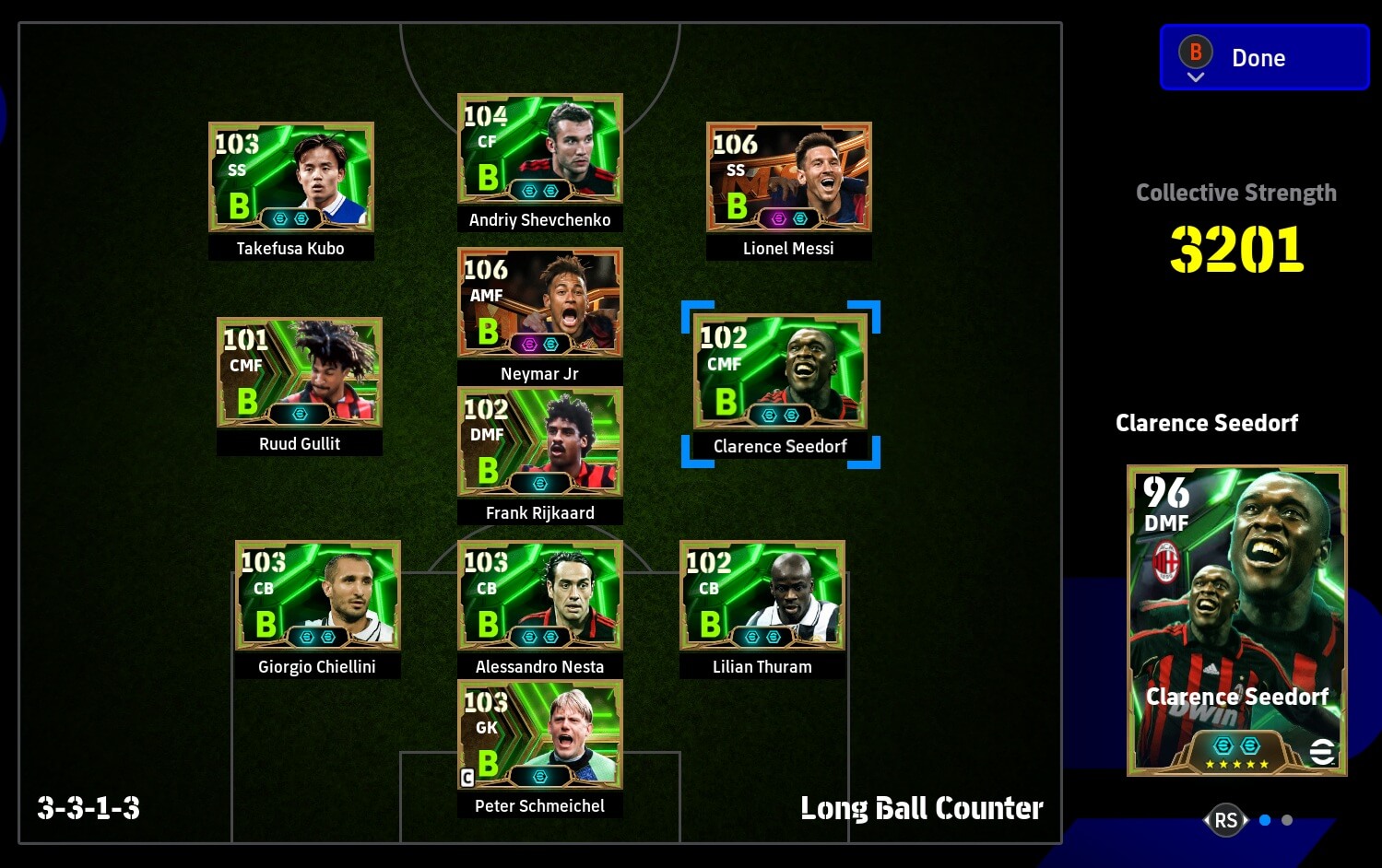Select Takefusa Kubo's player card
This screenshot has width=1382, height=868.
291,177
